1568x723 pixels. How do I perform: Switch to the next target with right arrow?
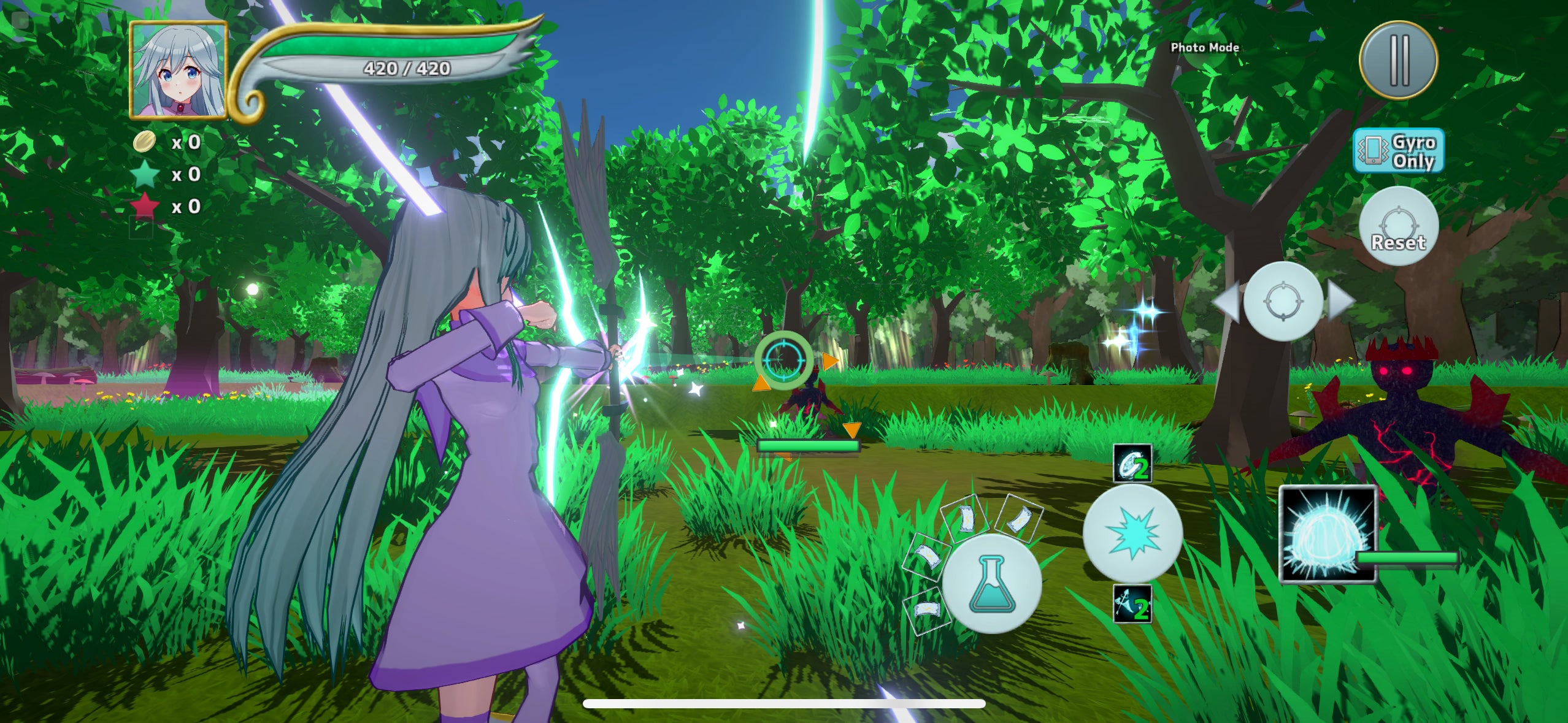pos(1341,301)
